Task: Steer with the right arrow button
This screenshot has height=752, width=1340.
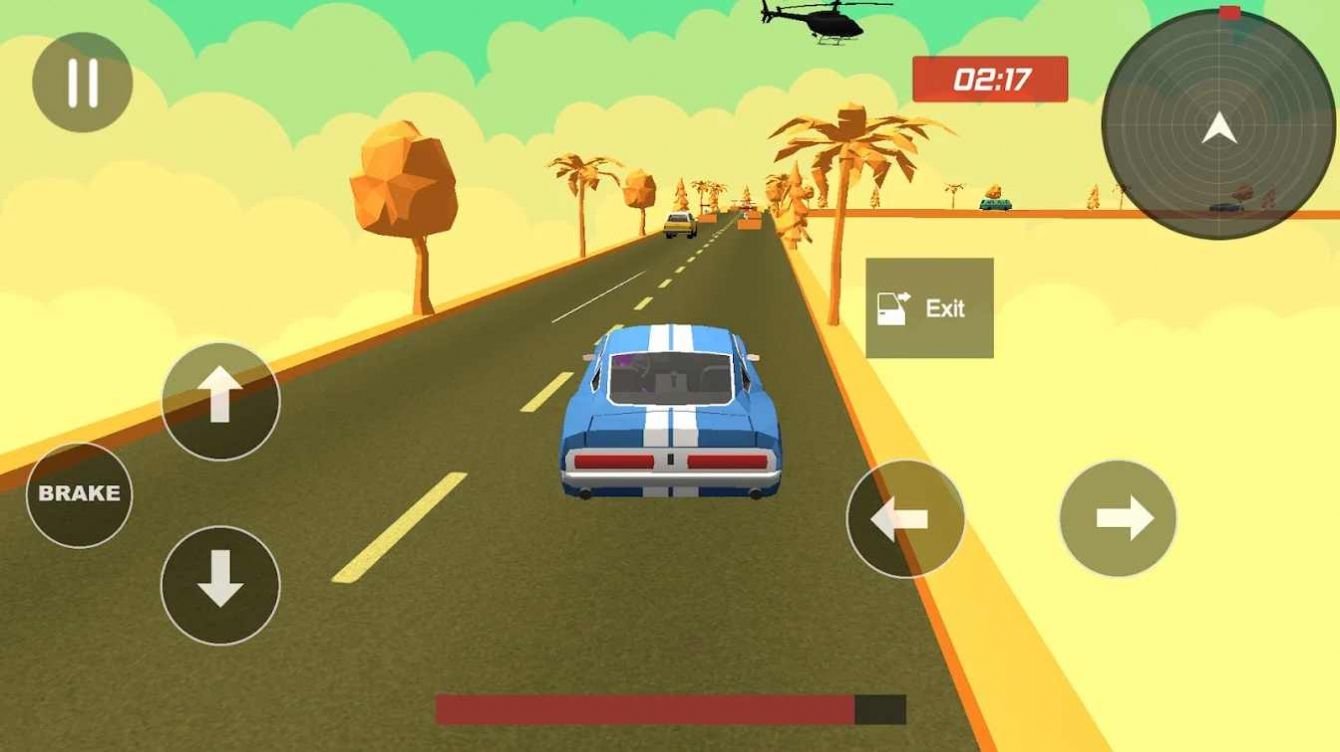Action: coord(1117,518)
